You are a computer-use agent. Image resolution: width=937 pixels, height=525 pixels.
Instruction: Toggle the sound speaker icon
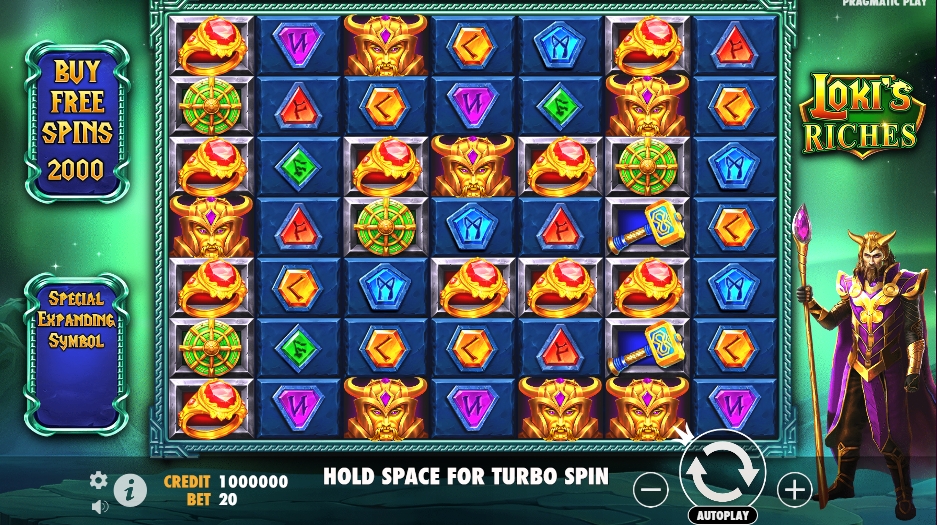tap(98, 506)
